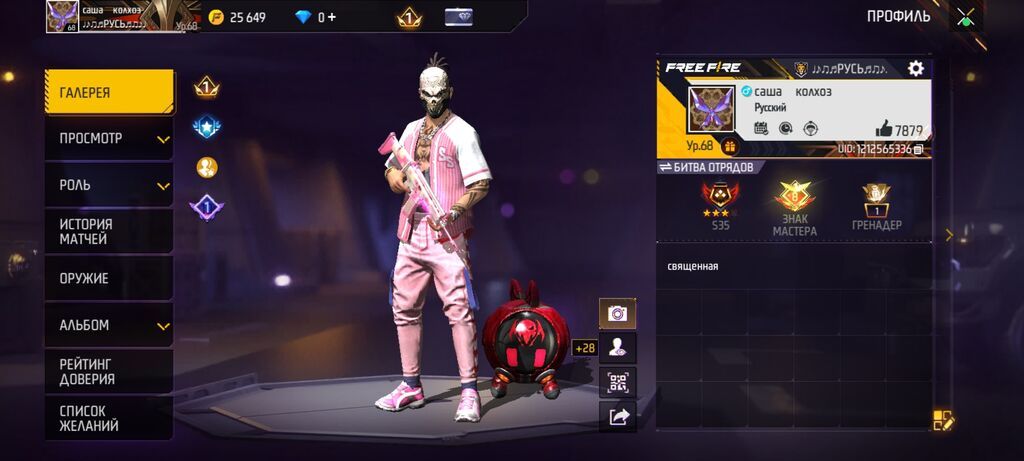Add diamonds with the plus button
The width and height of the screenshot is (1024, 461).
click(332, 17)
